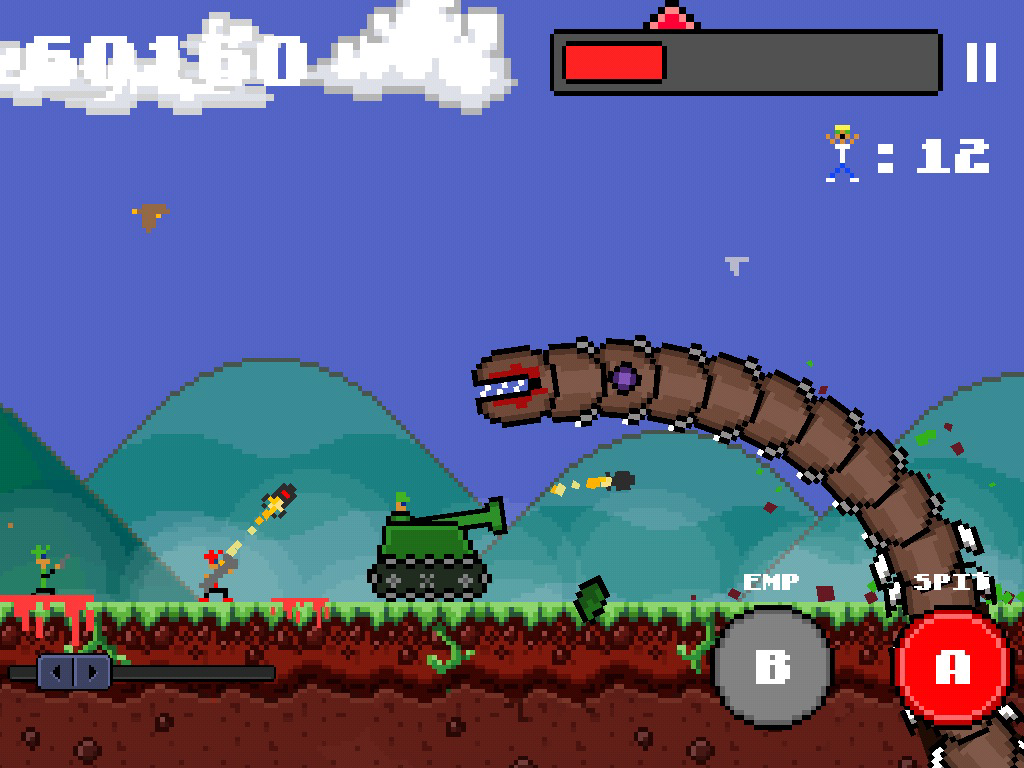The height and width of the screenshot is (768, 1024).
Task: Pause the game
Action: coord(981,62)
